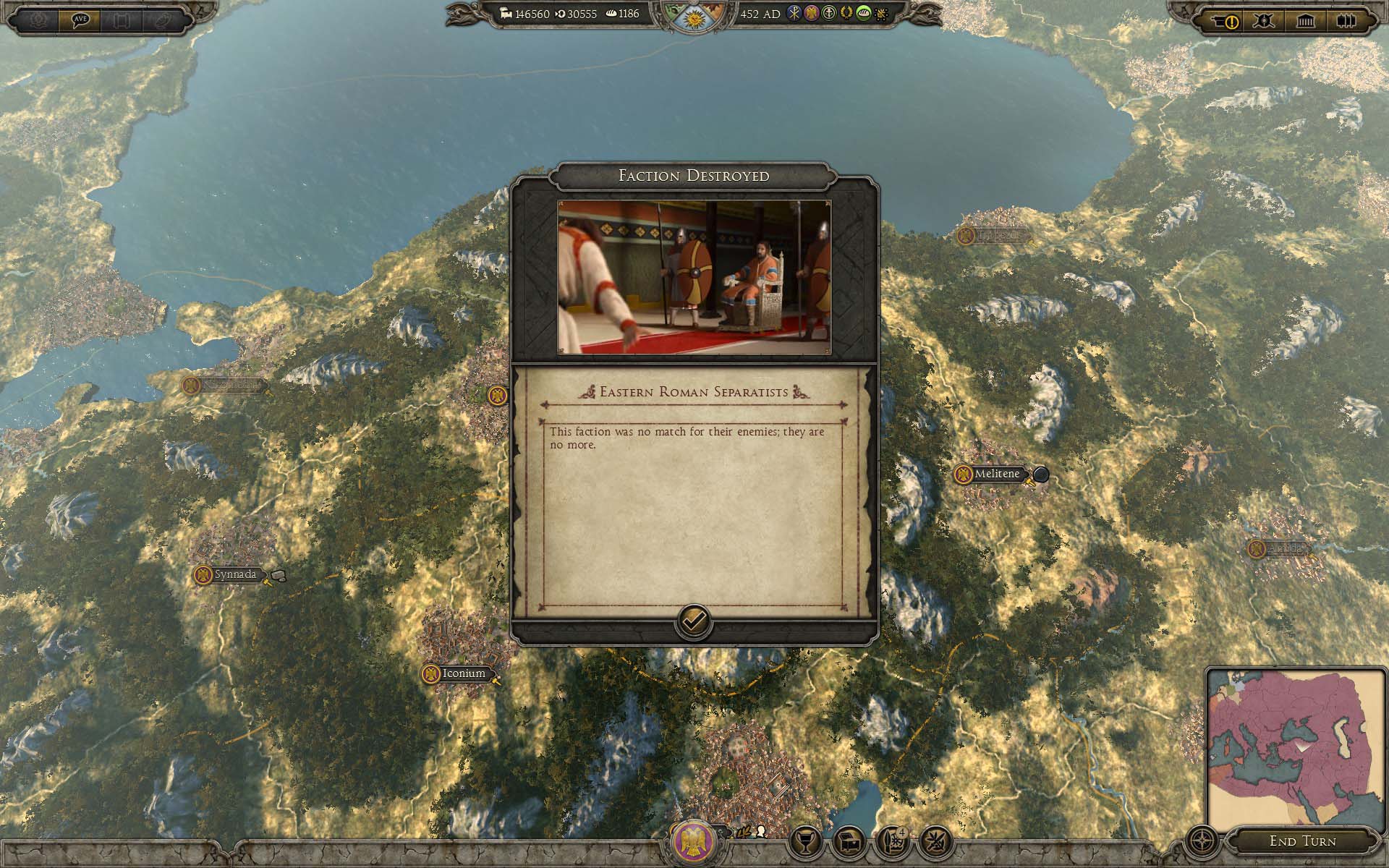Screen dimensions: 1389x868
Task: Open the temple building list in top-right toolbar
Action: point(1306,21)
